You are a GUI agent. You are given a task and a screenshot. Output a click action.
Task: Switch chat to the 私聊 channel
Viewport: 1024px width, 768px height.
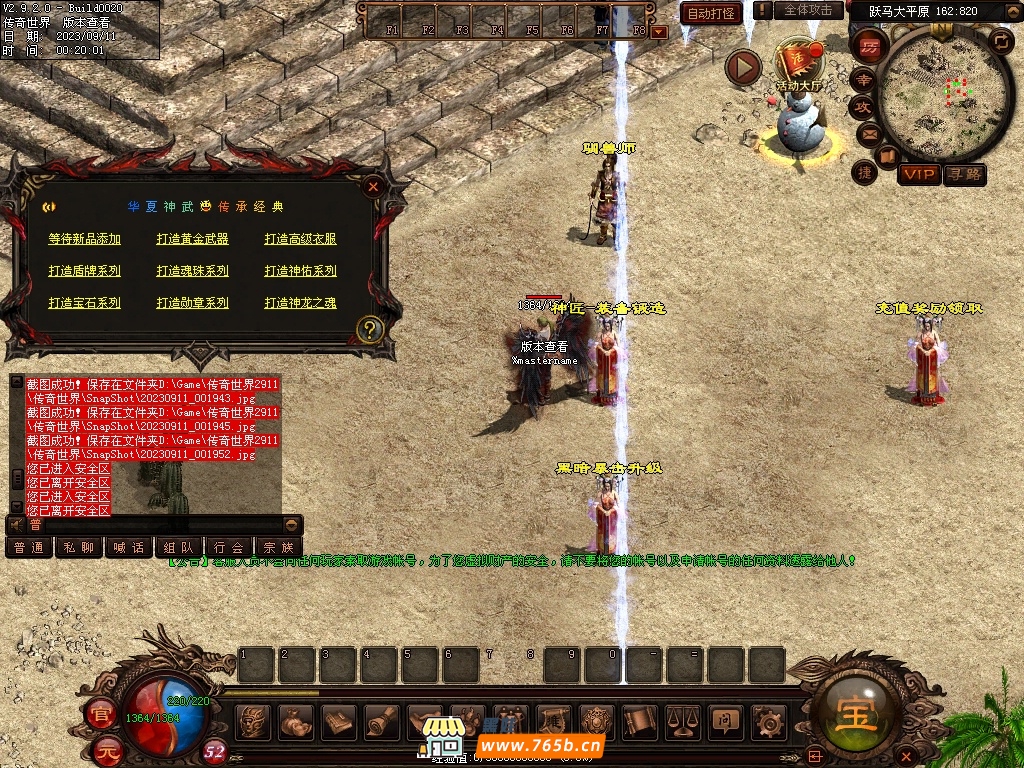(79, 547)
